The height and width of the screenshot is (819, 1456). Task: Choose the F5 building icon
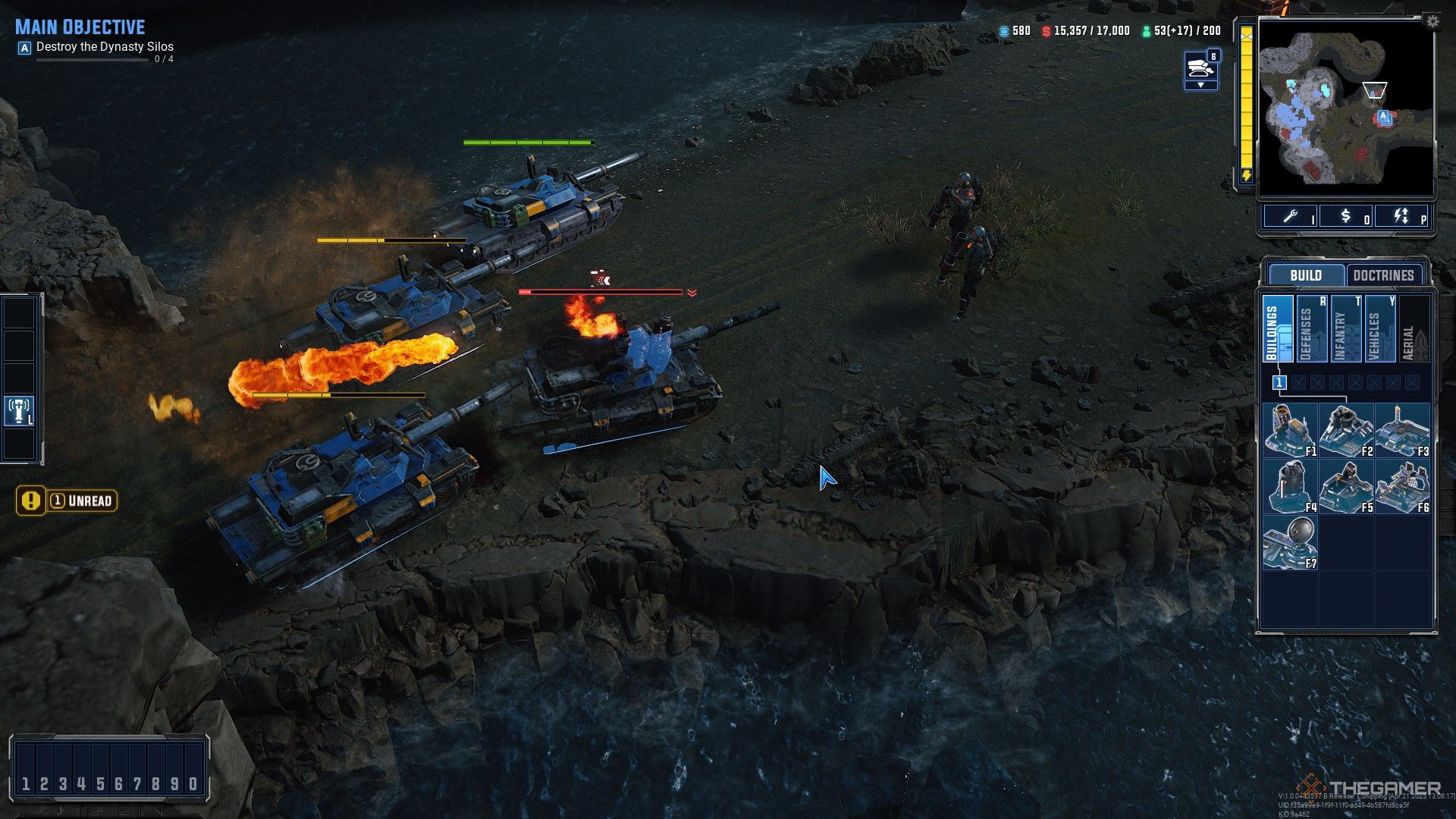[x=1346, y=486]
